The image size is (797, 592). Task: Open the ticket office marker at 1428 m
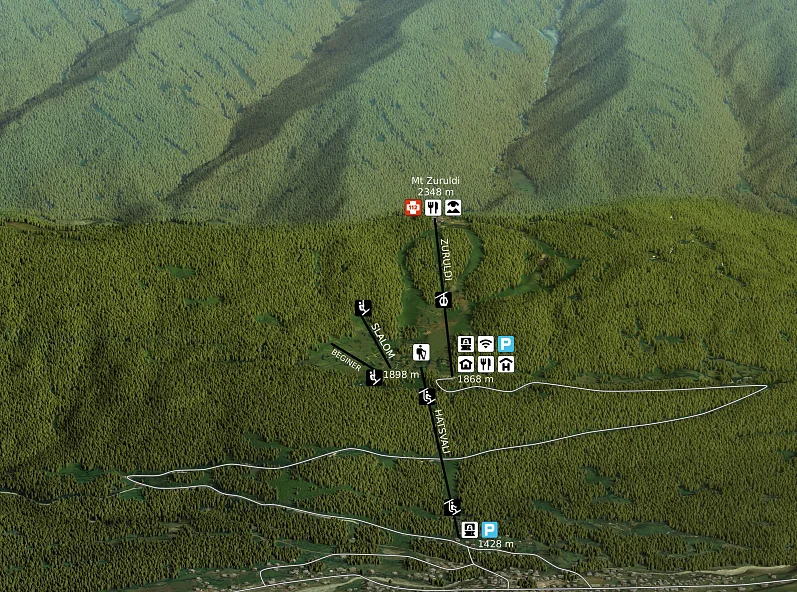click(469, 530)
